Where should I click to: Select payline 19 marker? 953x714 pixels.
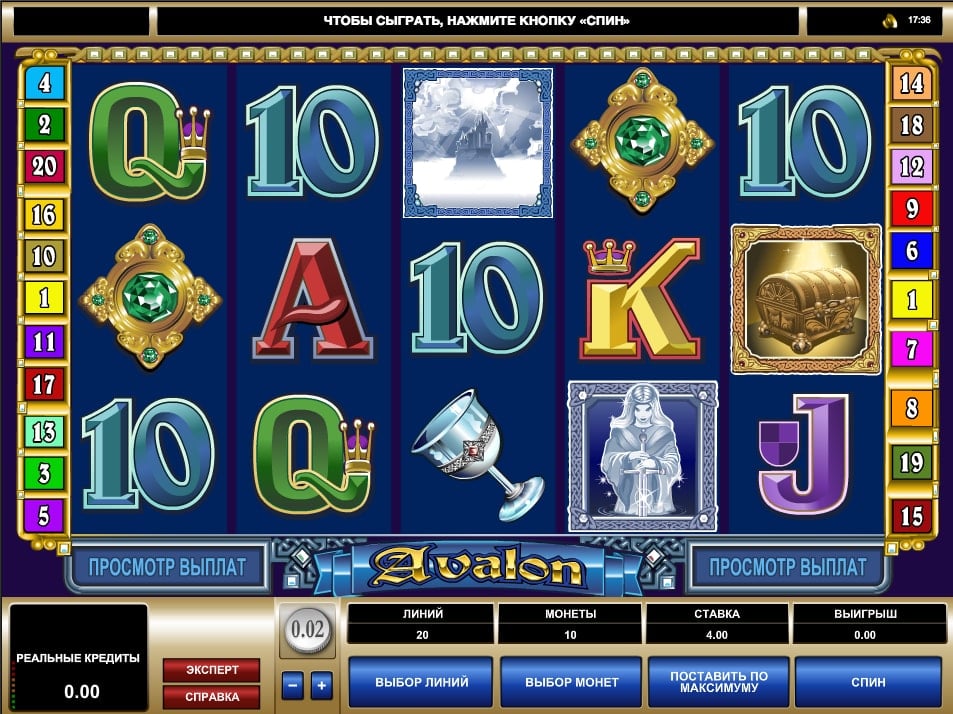(x=911, y=462)
